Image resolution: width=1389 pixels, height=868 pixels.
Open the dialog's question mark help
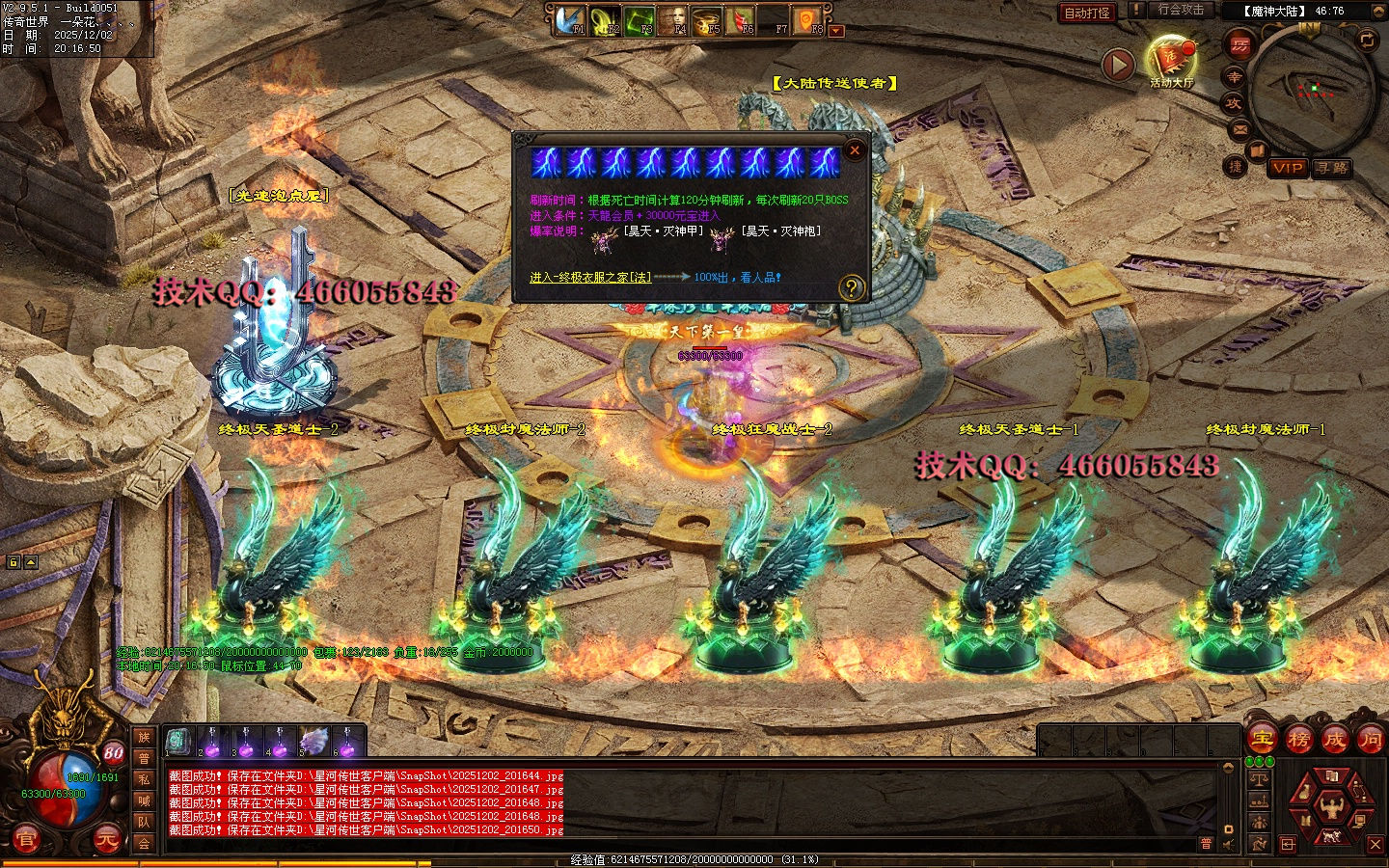[851, 287]
